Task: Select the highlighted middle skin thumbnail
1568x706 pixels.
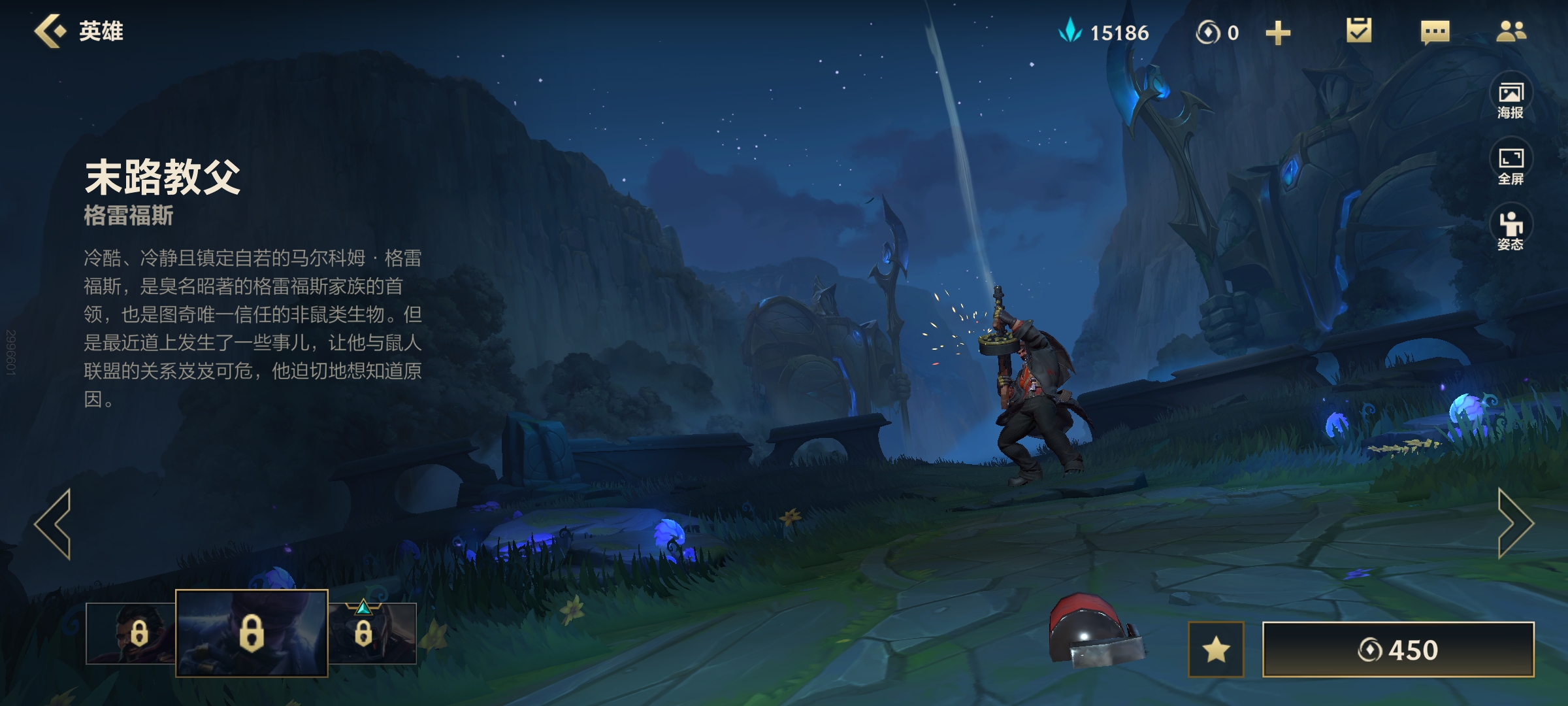Action: click(x=252, y=633)
